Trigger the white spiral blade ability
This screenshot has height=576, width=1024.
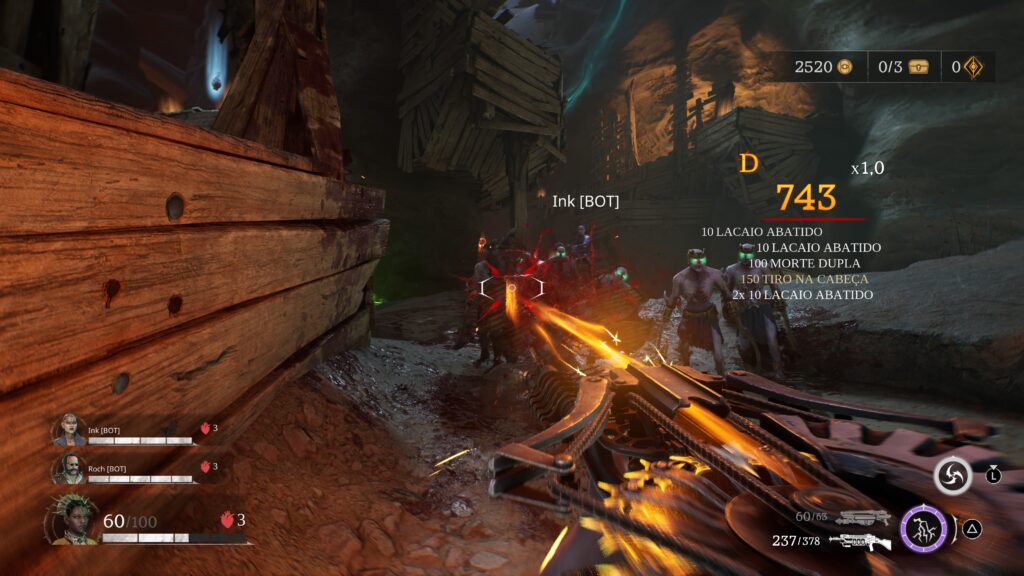(x=952, y=477)
